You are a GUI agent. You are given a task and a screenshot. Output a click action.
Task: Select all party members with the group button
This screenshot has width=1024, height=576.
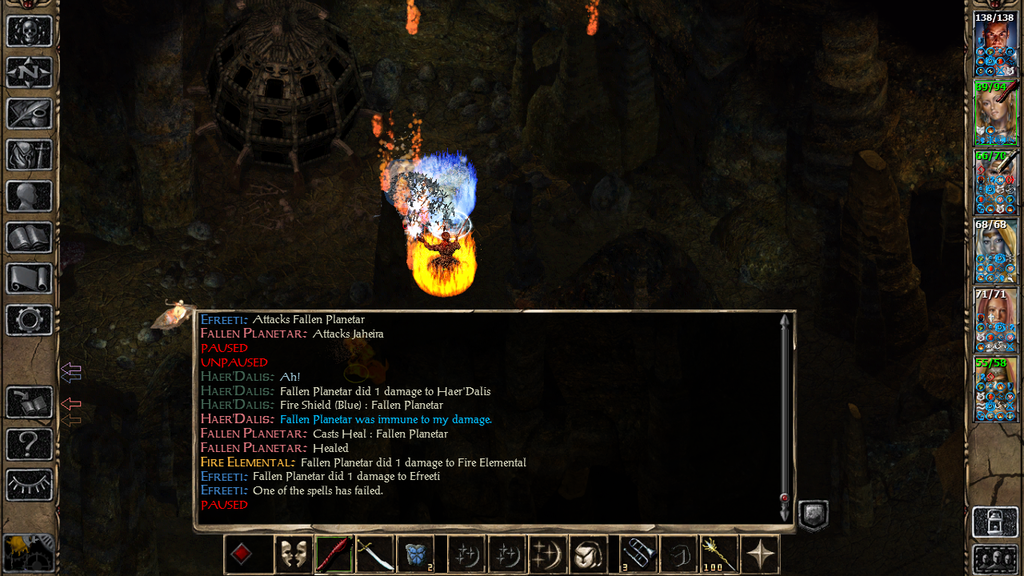click(x=995, y=558)
